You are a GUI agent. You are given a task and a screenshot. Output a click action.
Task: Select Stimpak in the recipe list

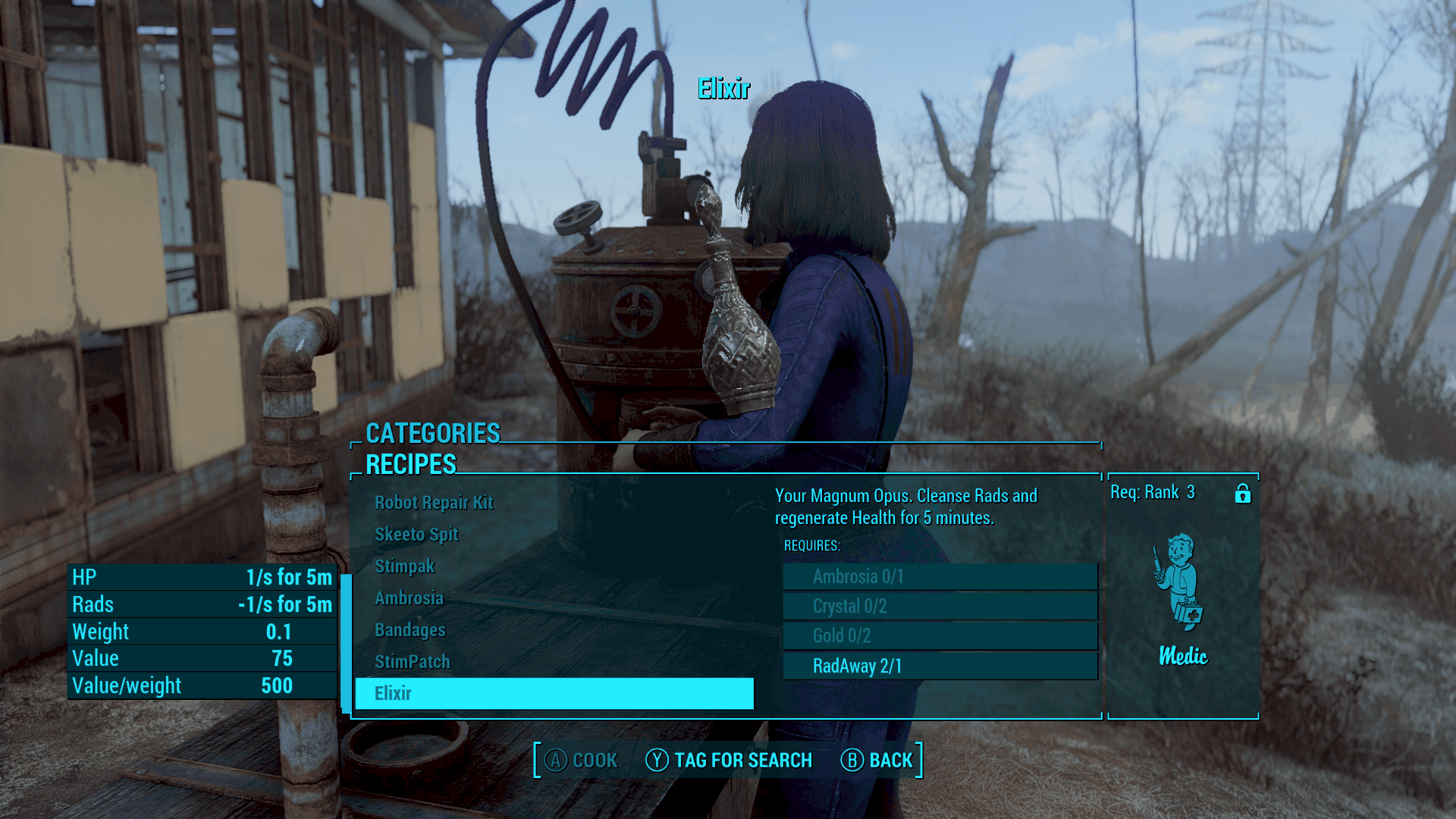(x=404, y=566)
